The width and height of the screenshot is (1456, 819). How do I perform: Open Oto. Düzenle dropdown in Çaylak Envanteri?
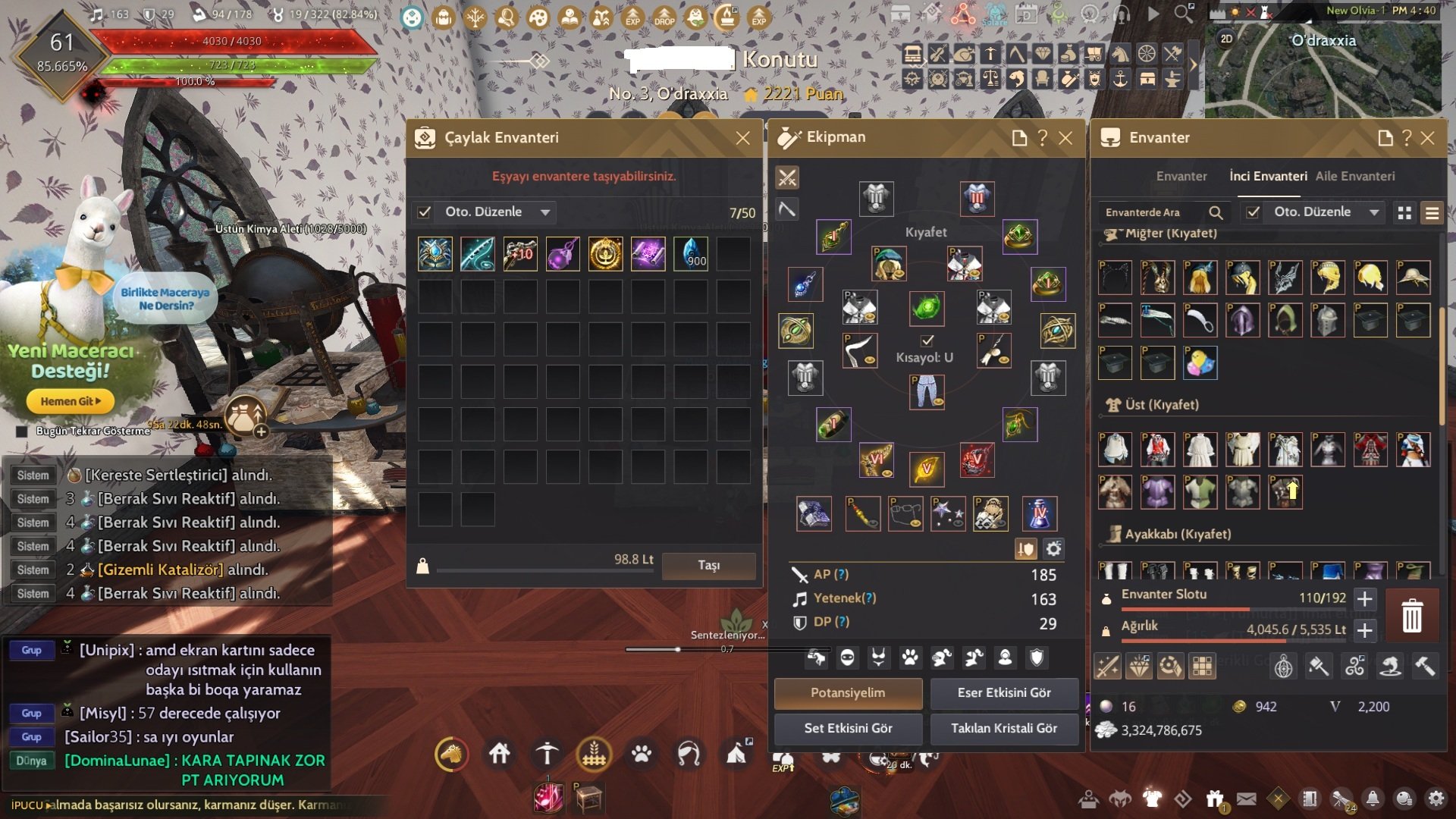tap(545, 212)
